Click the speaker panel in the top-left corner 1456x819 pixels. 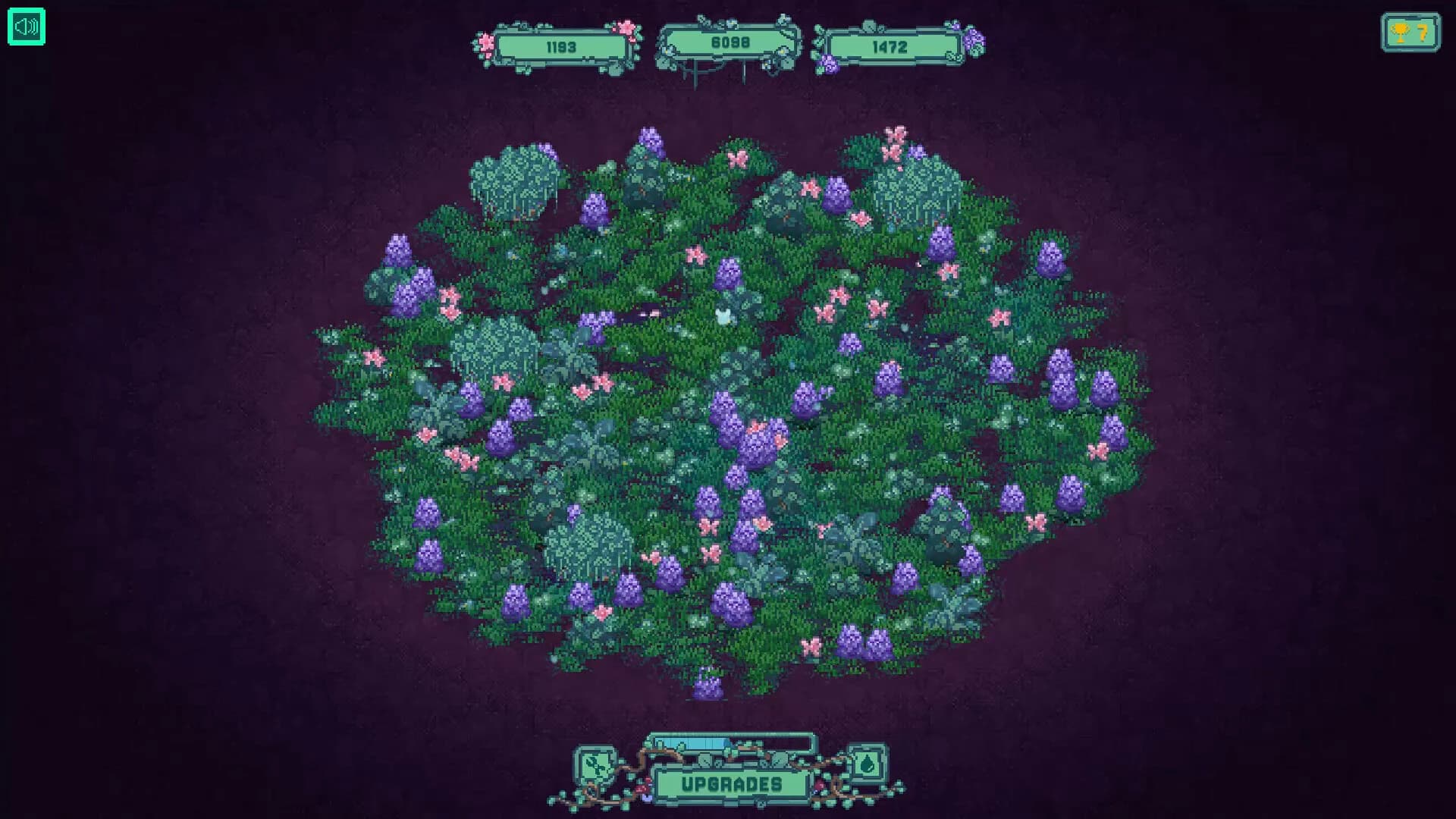click(25, 27)
